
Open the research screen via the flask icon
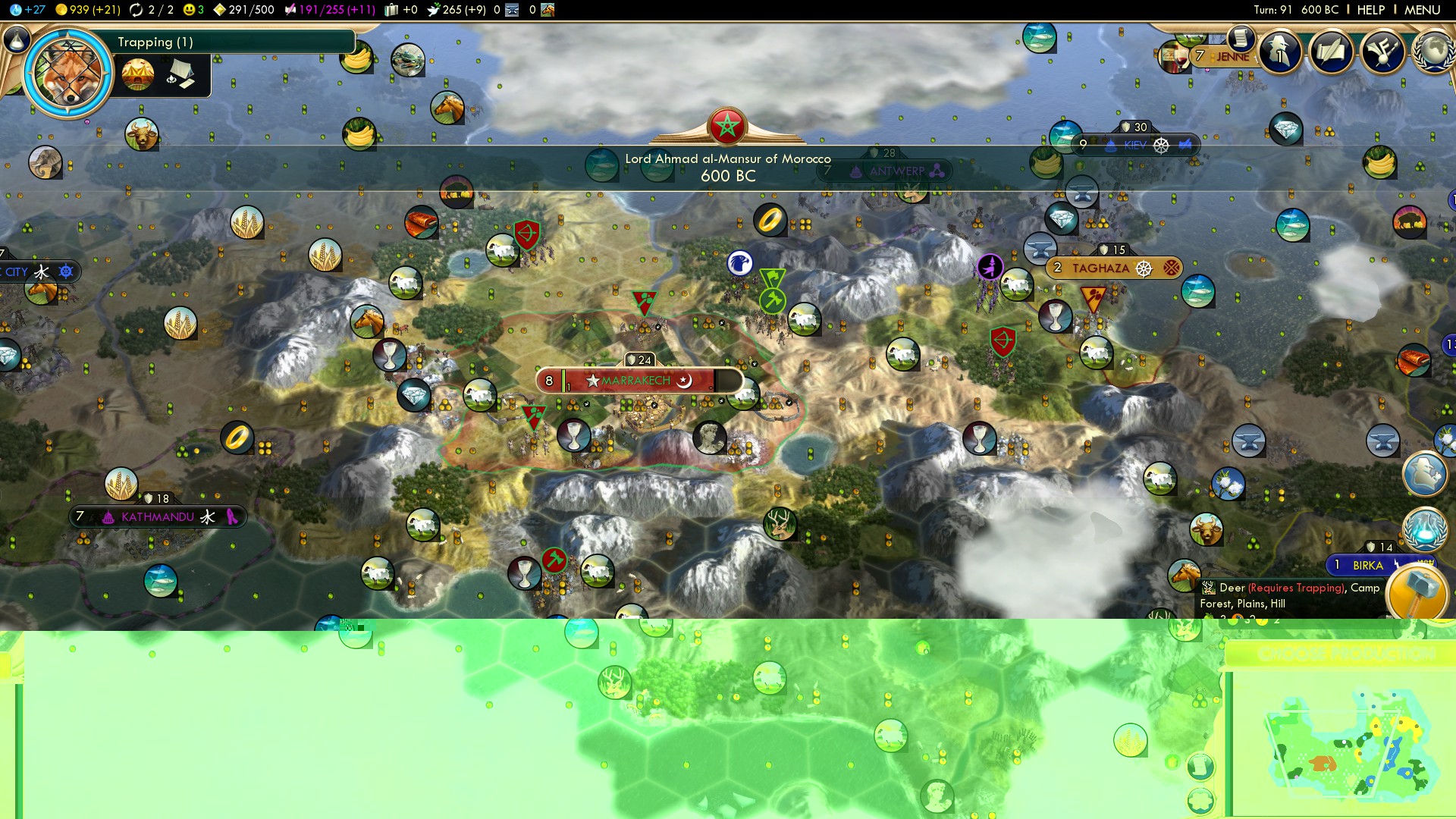(15, 42)
